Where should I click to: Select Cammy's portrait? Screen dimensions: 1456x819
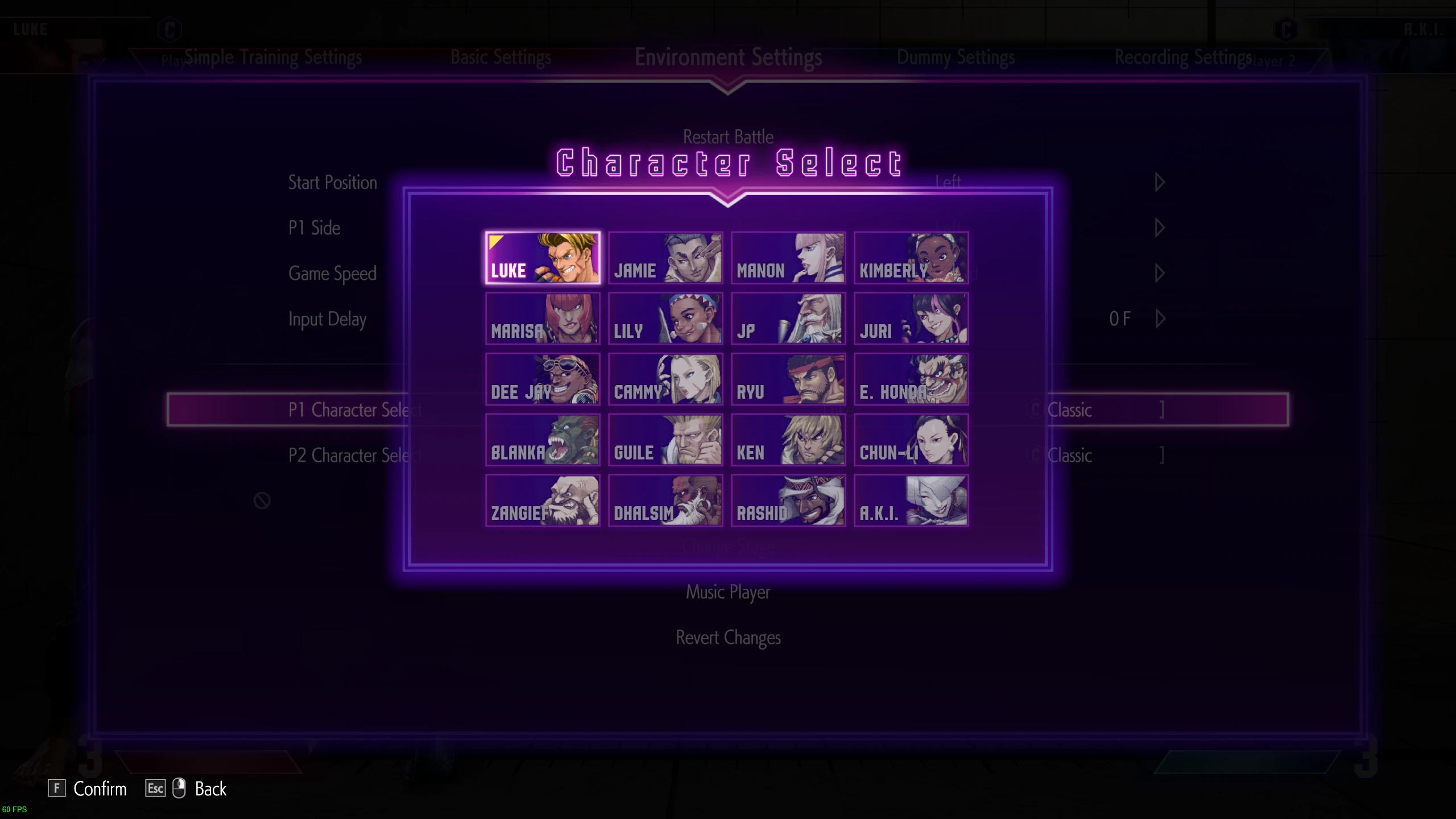point(665,380)
